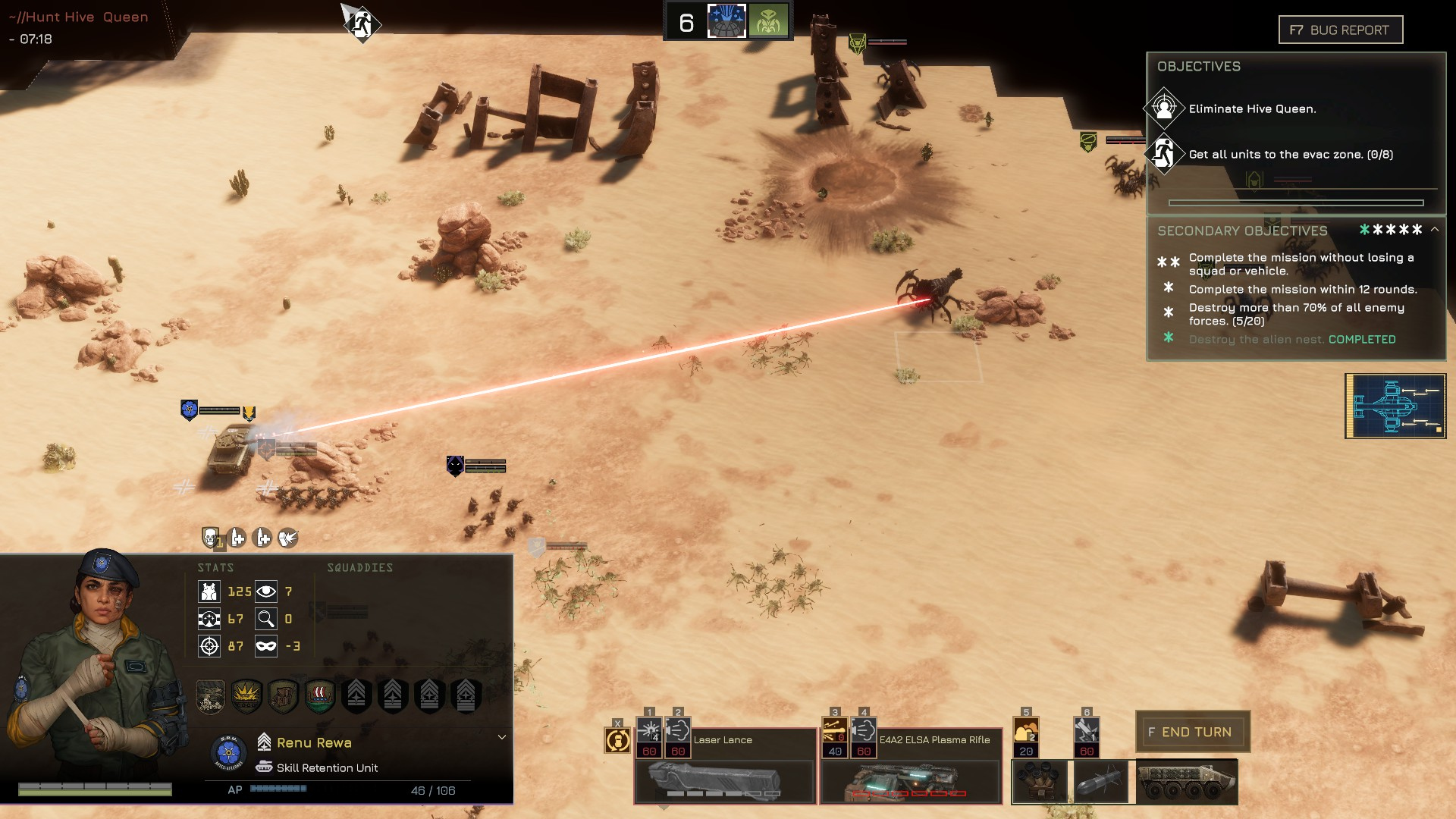
Task: End the current turn
Action: click(x=1192, y=732)
